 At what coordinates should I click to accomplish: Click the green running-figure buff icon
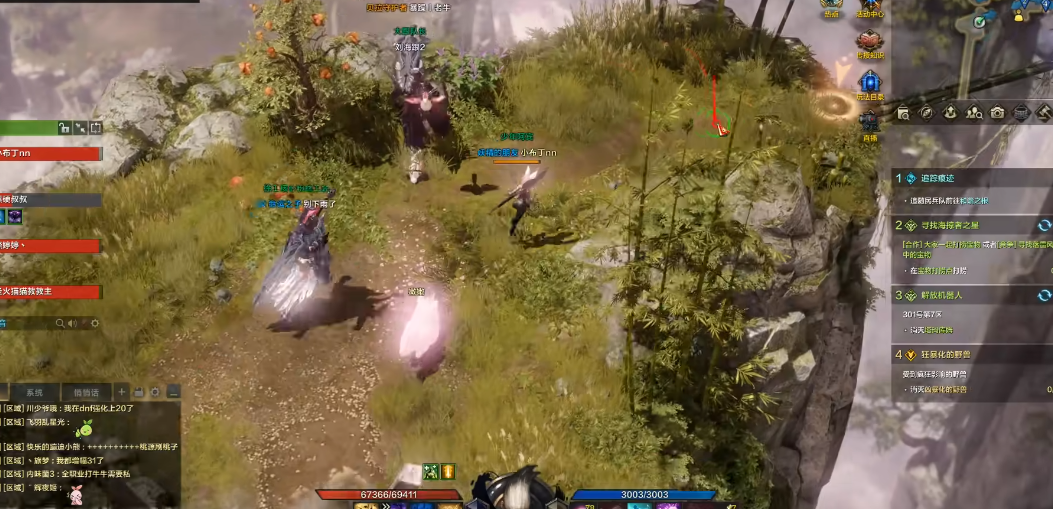[431, 471]
